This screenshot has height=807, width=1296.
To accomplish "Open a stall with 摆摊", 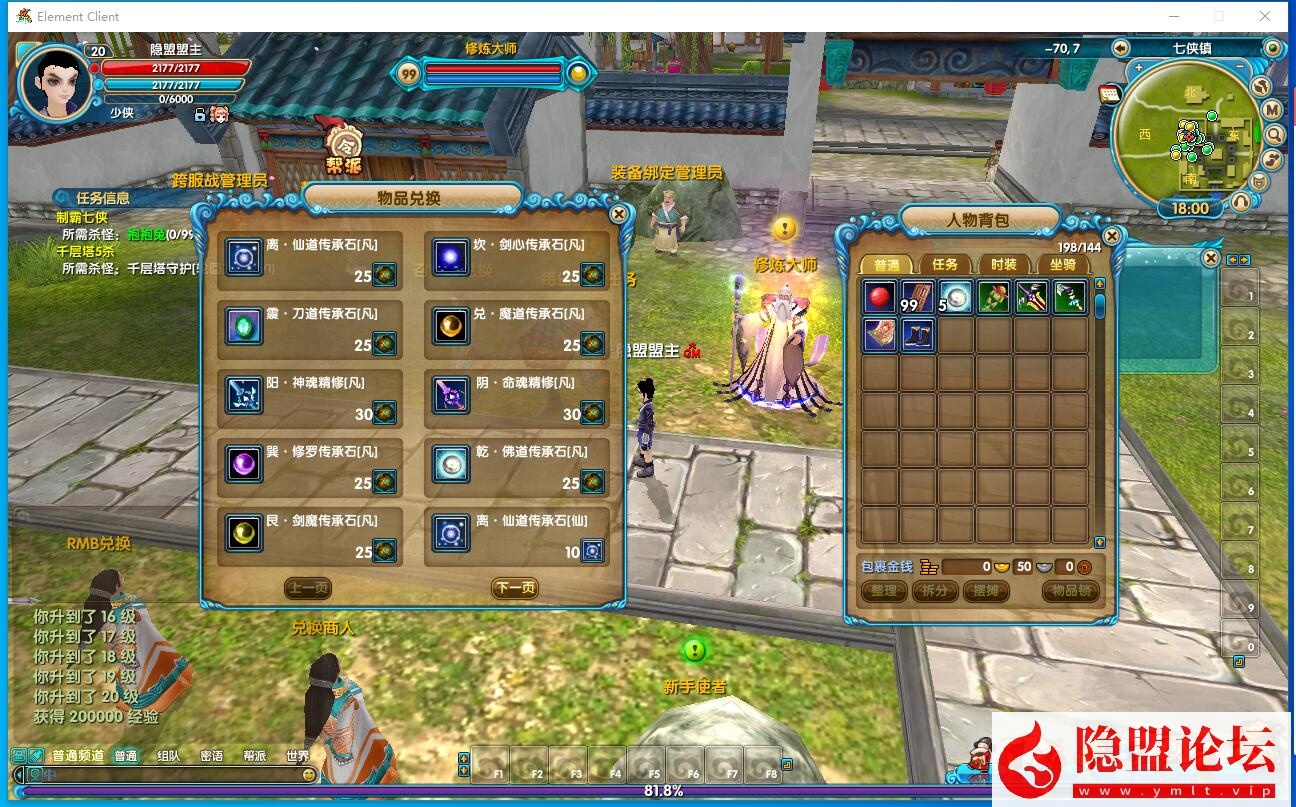I will pos(985,591).
